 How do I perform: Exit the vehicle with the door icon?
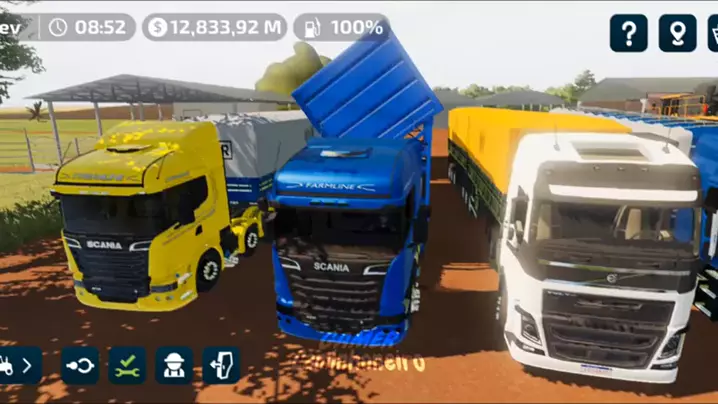pyautogui.click(x=221, y=366)
